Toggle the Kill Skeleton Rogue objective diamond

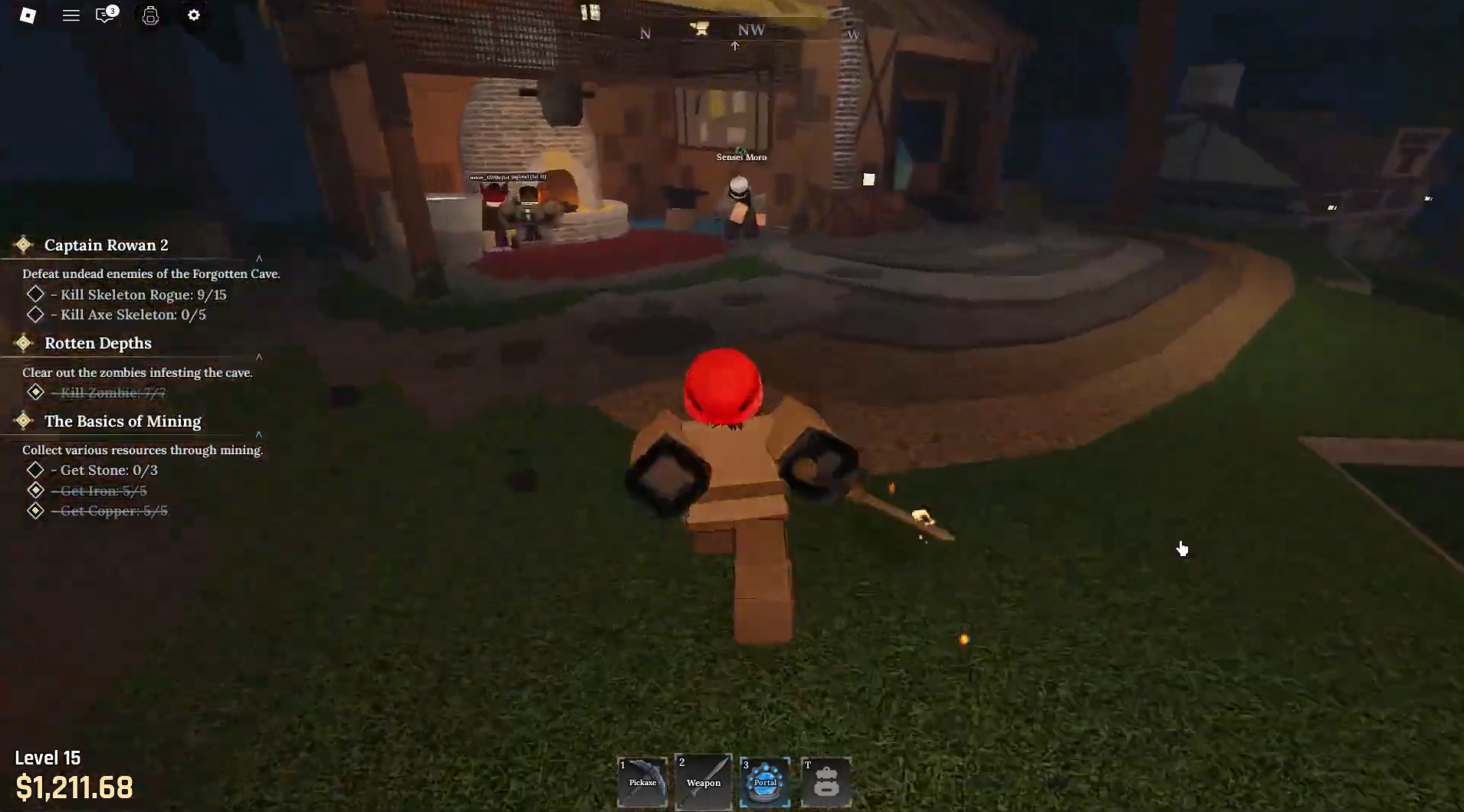click(35, 294)
